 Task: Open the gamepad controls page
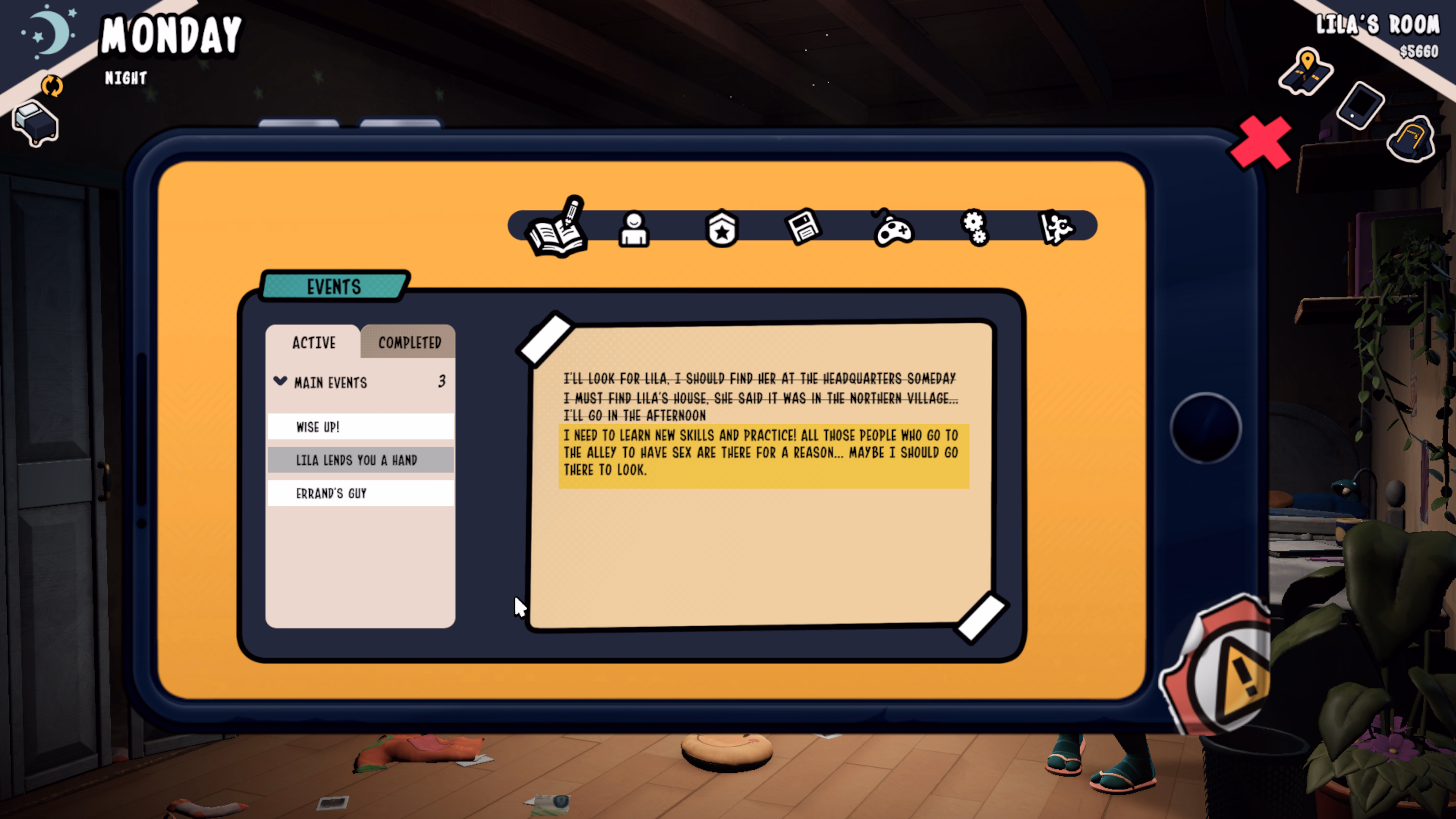(x=892, y=230)
